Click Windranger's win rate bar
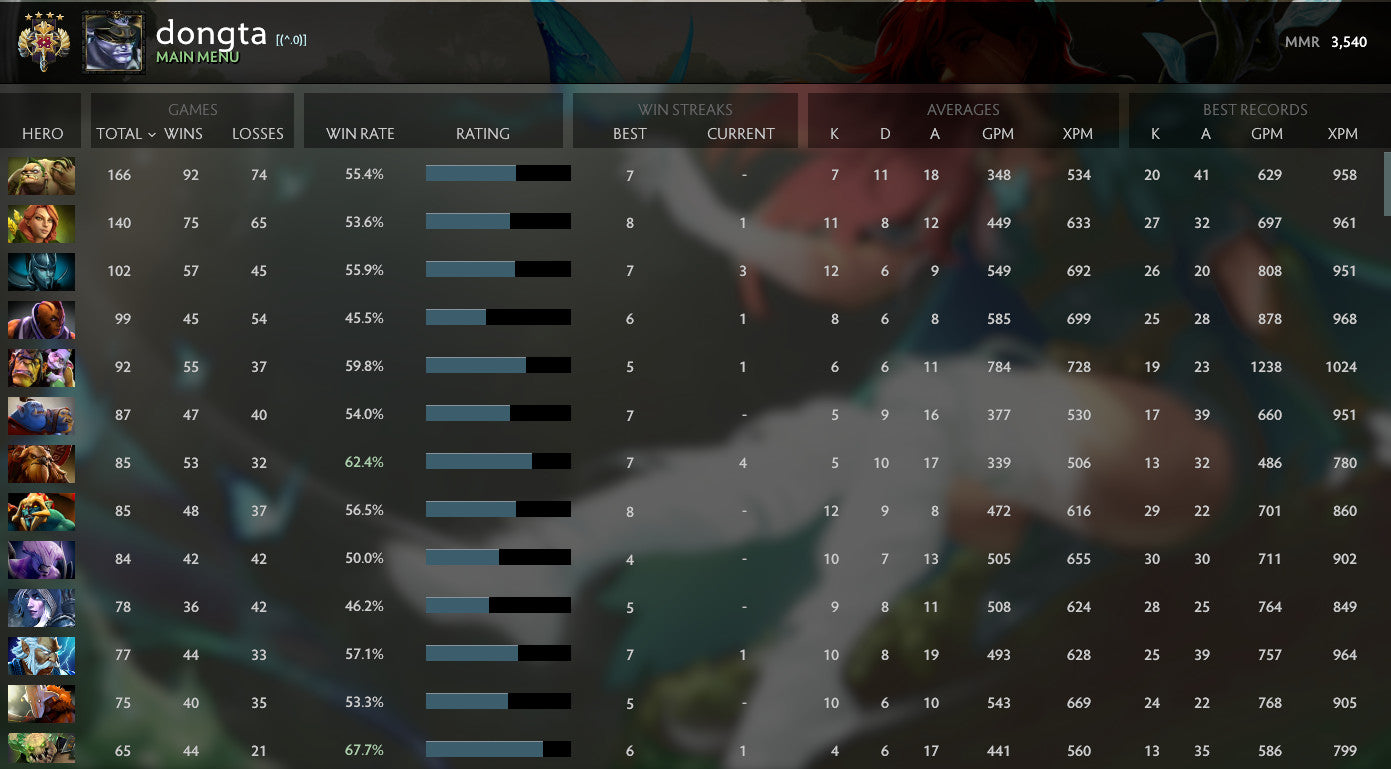This screenshot has width=1391, height=769. click(497, 222)
